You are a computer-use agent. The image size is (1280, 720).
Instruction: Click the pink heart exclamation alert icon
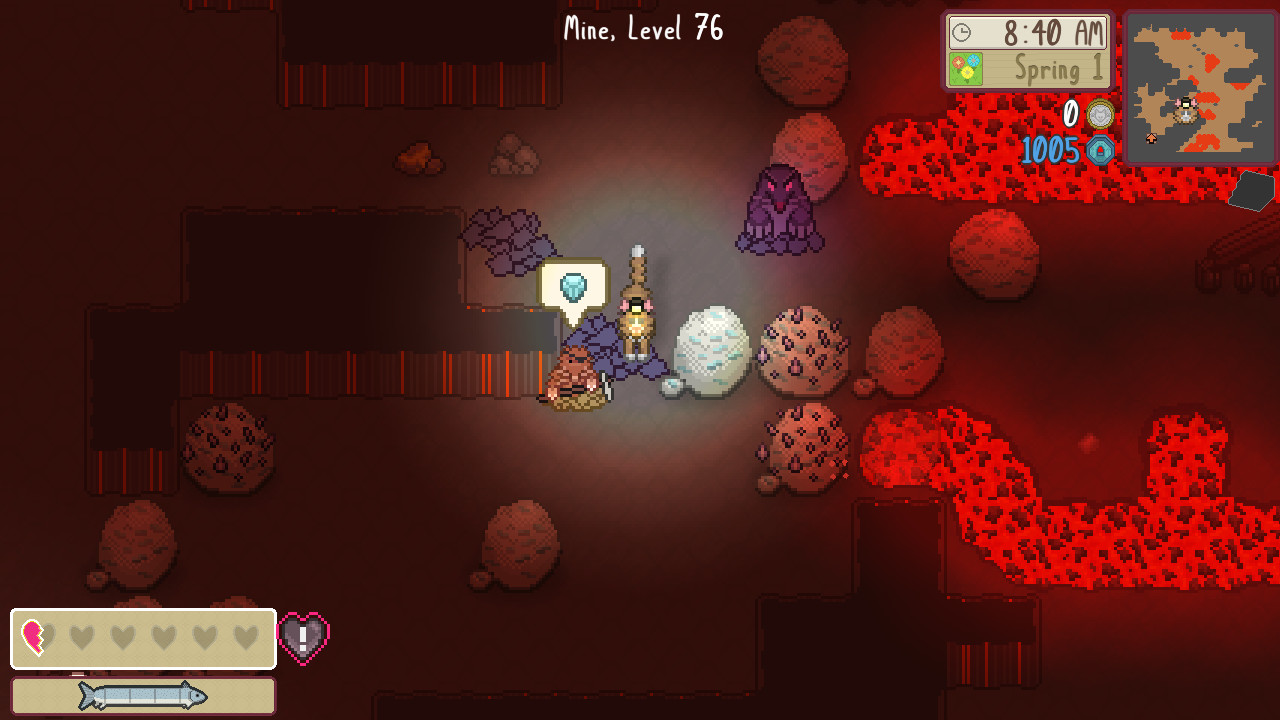[x=303, y=637]
